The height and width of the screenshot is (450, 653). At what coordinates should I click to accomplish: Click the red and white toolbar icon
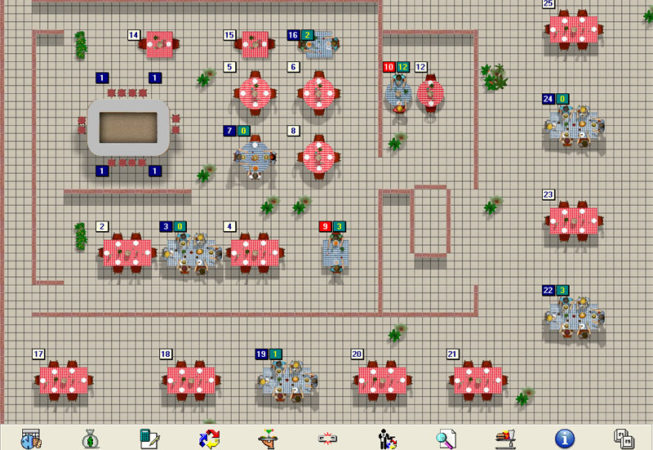[327, 437]
